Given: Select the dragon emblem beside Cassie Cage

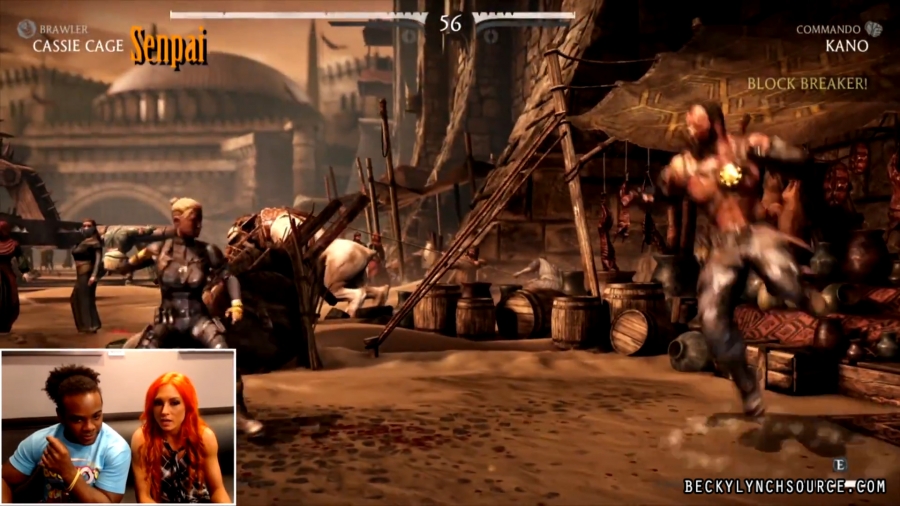Looking at the screenshot, I should point(26,29).
